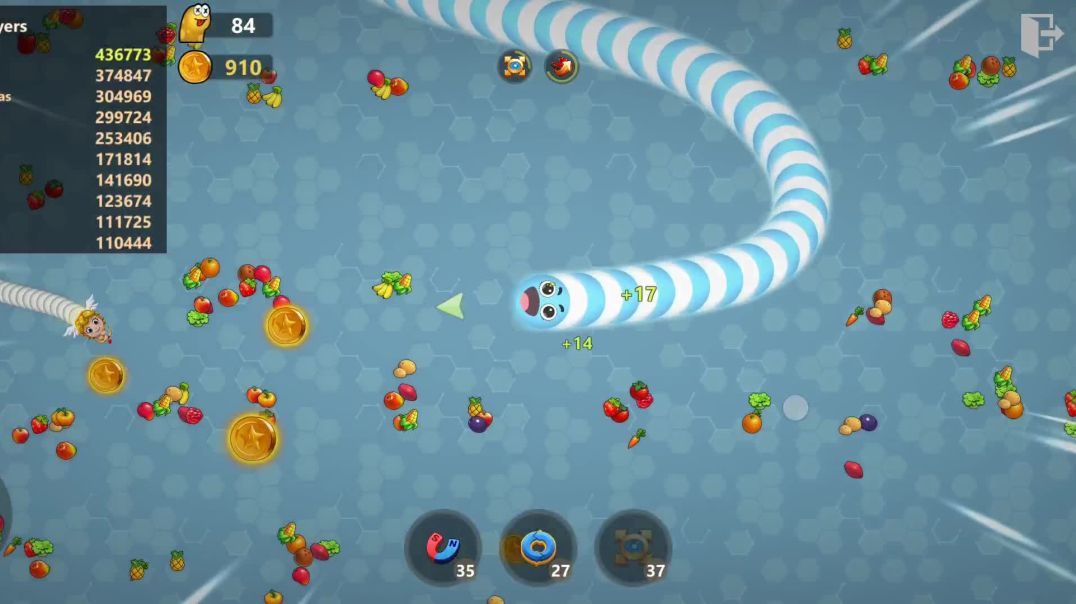Exit the match via the door icon

coord(1040,36)
